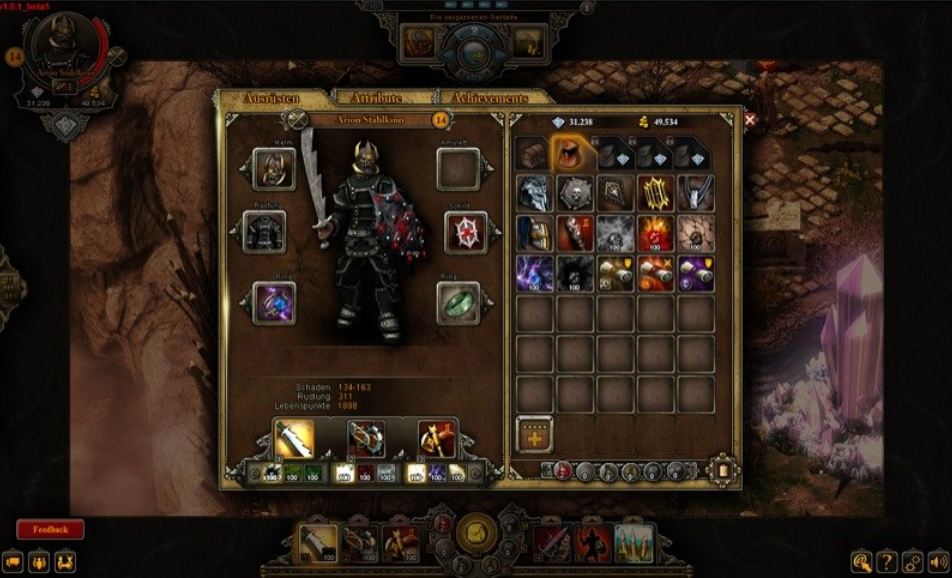This screenshot has width=952, height=578.
Task: Click the golden fist center button
Action: point(476,531)
